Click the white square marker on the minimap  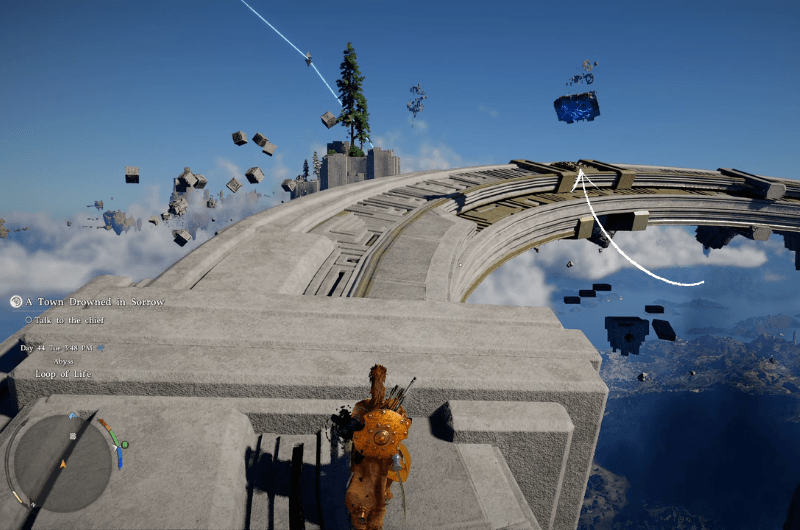coord(72,436)
